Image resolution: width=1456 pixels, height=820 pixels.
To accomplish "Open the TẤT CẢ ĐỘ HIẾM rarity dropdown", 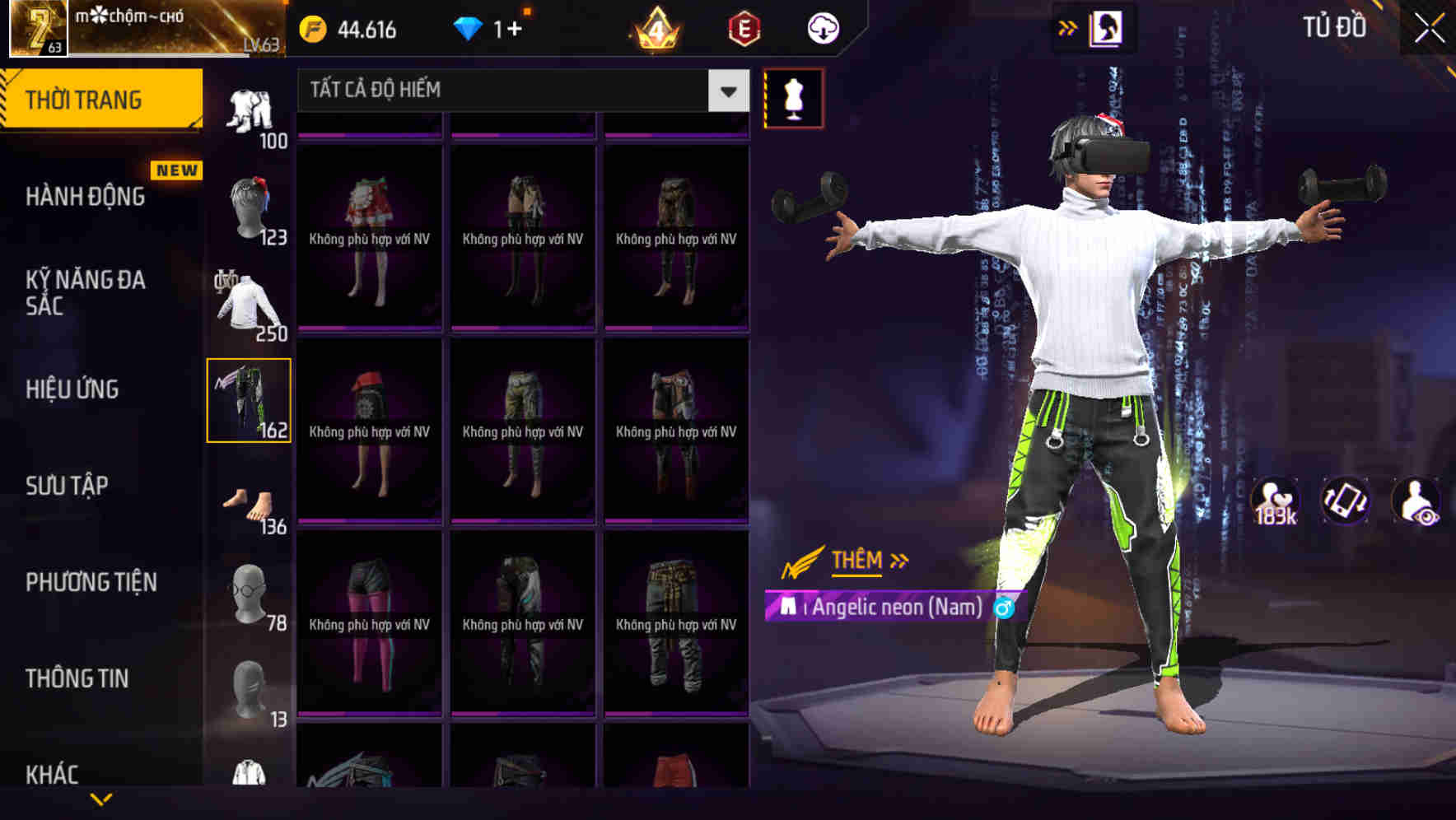I will [519, 91].
